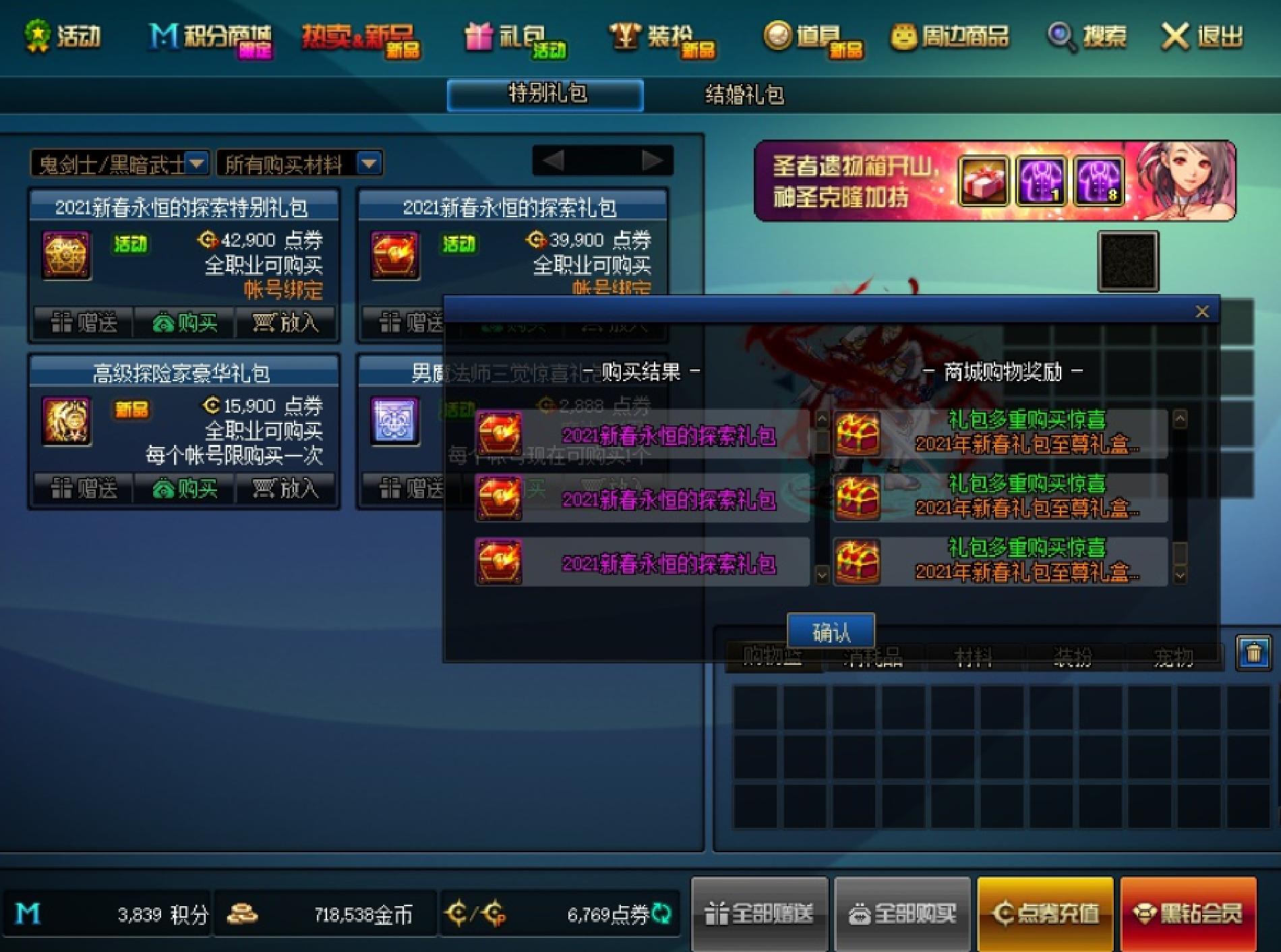1281x952 pixels.
Task: Switch to the 结婚礼包 tab
Action: [745, 96]
